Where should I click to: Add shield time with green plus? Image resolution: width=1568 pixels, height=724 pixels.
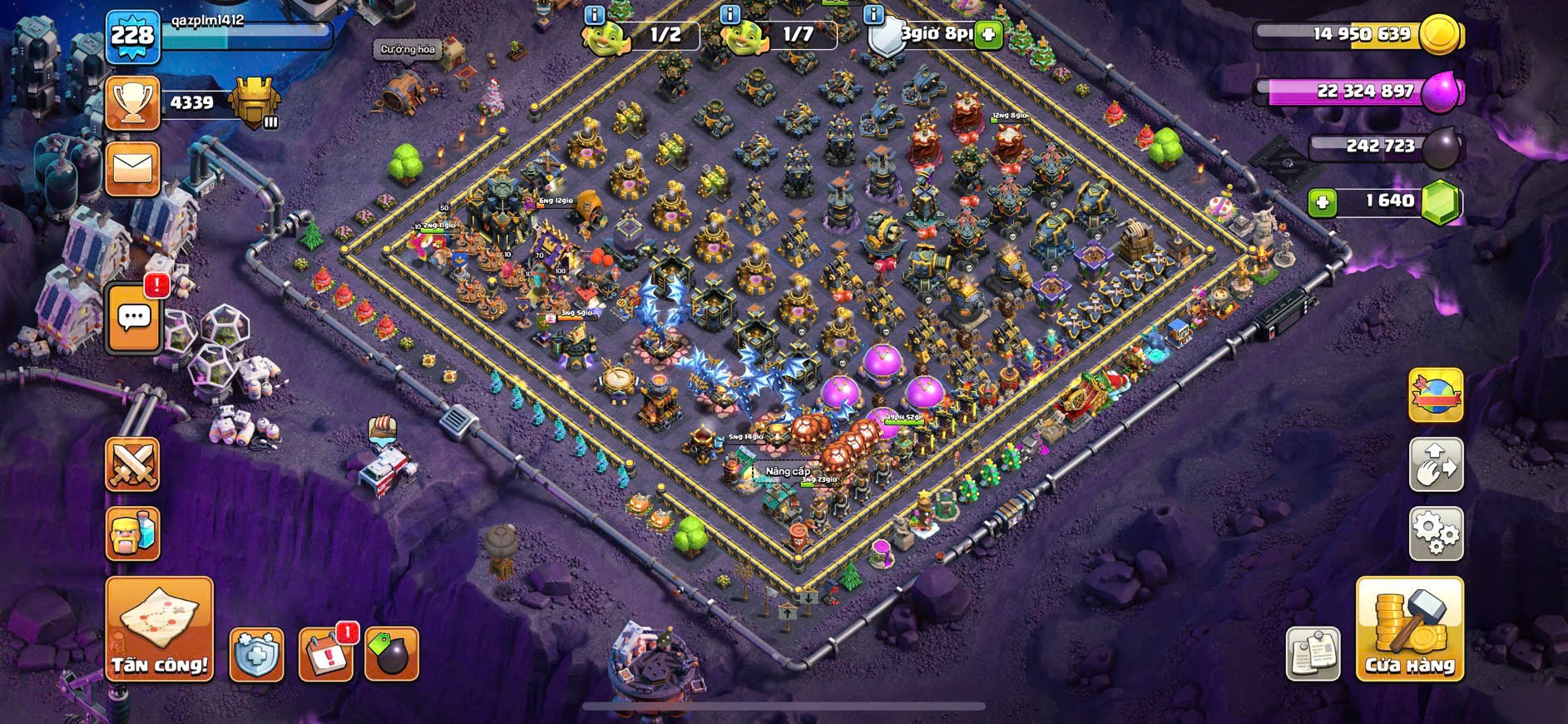(987, 35)
